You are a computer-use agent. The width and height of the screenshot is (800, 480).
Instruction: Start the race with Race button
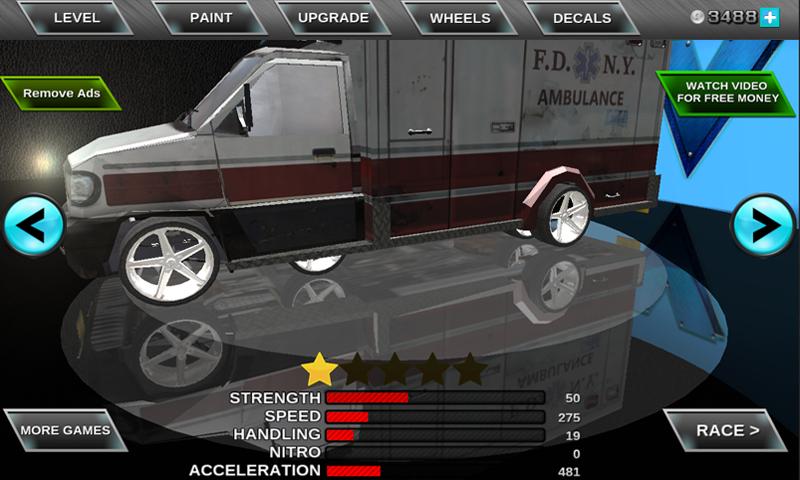click(x=727, y=431)
